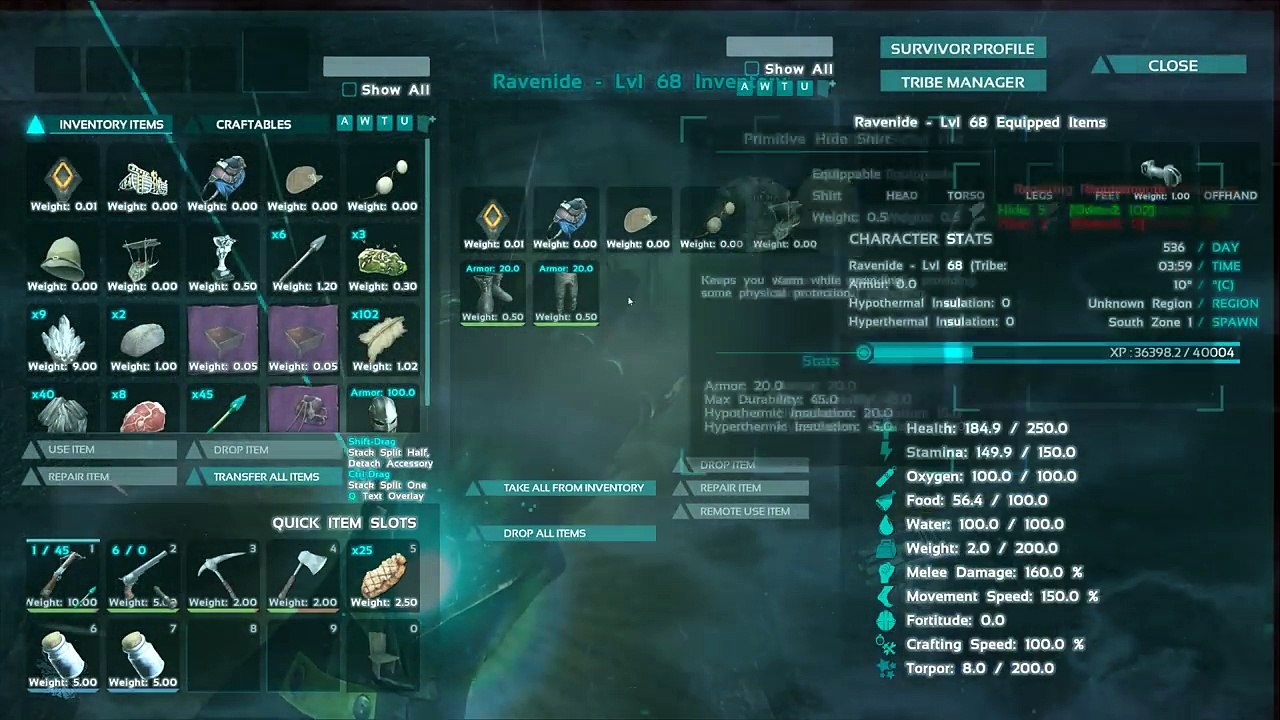Image resolution: width=1280 pixels, height=720 pixels.
Task: Click the Use Item button
Action: tap(100, 450)
